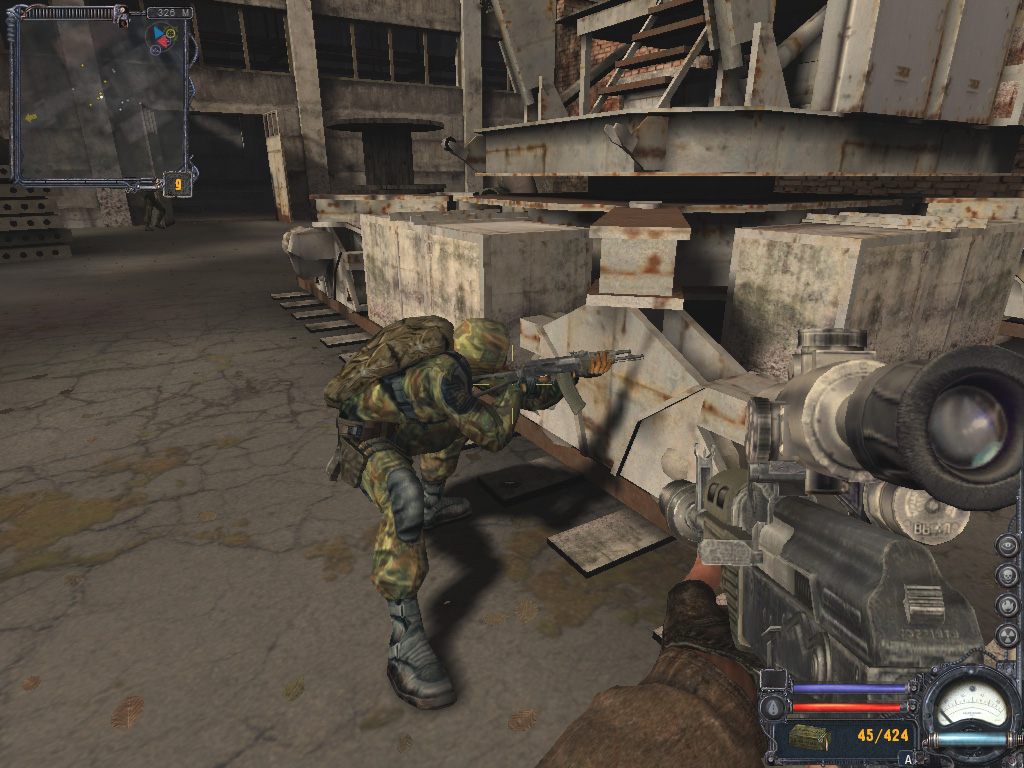Select the flame hazard status icon
This screenshot has height=768, width=1024.
pyautogui.click(x=1008, y=606)
